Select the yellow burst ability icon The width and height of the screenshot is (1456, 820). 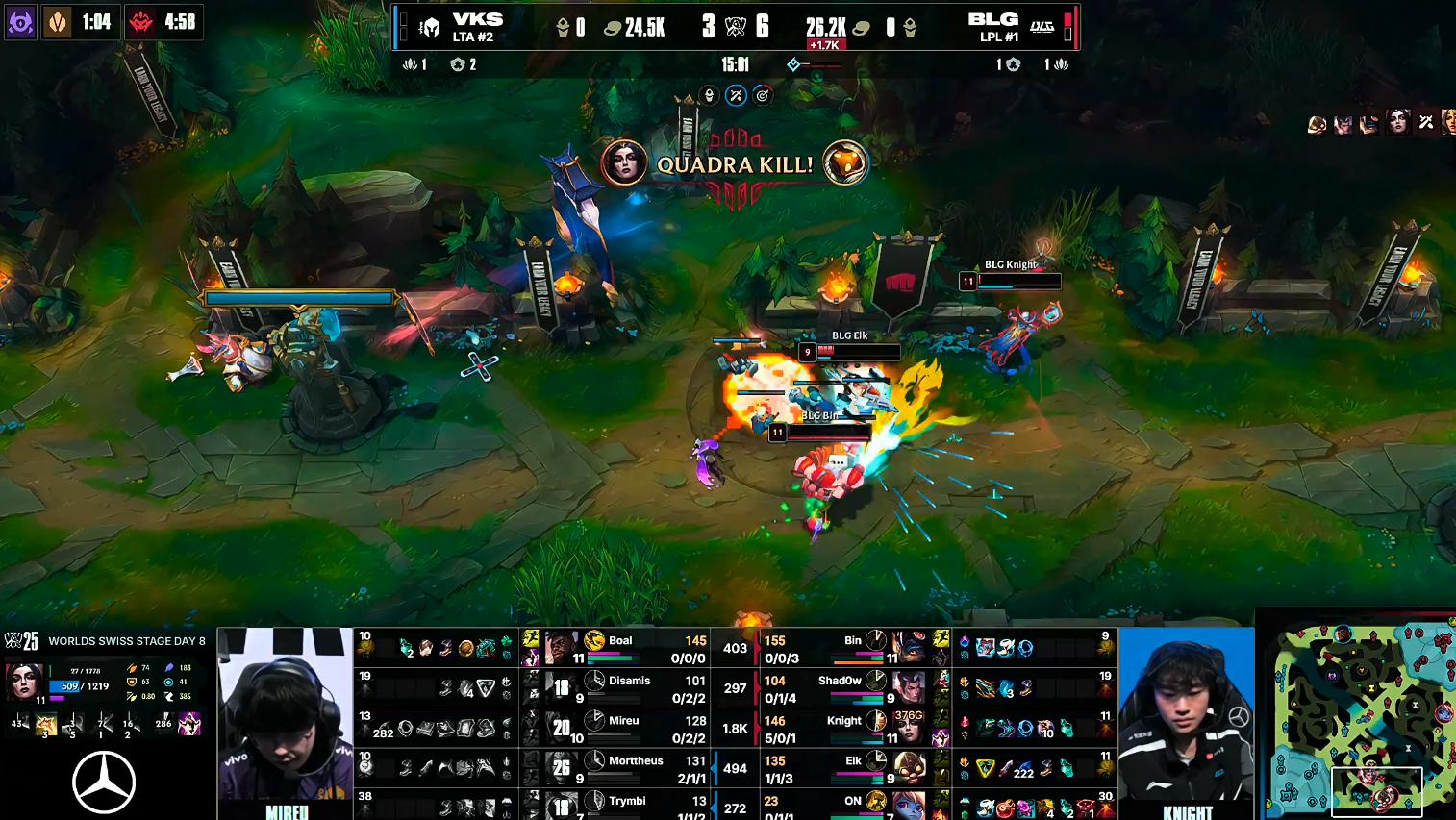[45, 724]
